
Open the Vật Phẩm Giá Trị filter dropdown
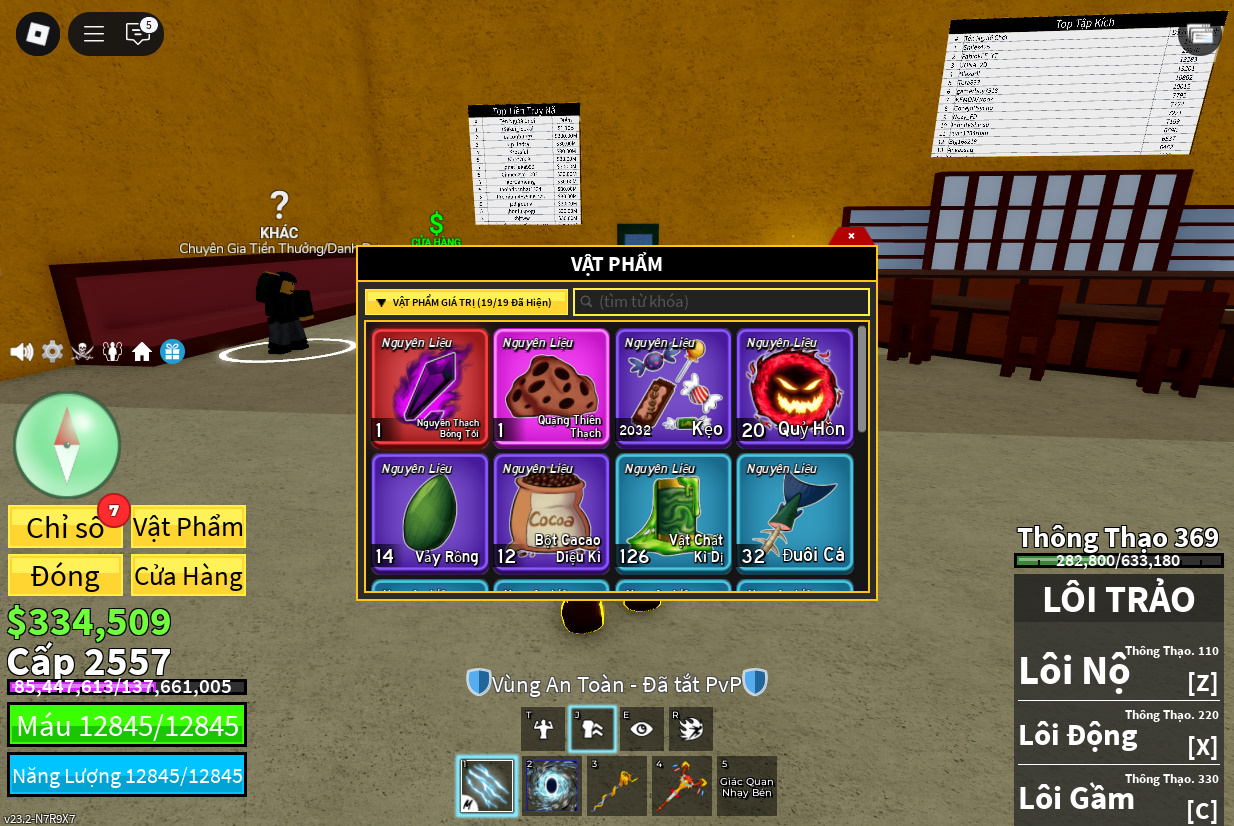click(466, 302)
